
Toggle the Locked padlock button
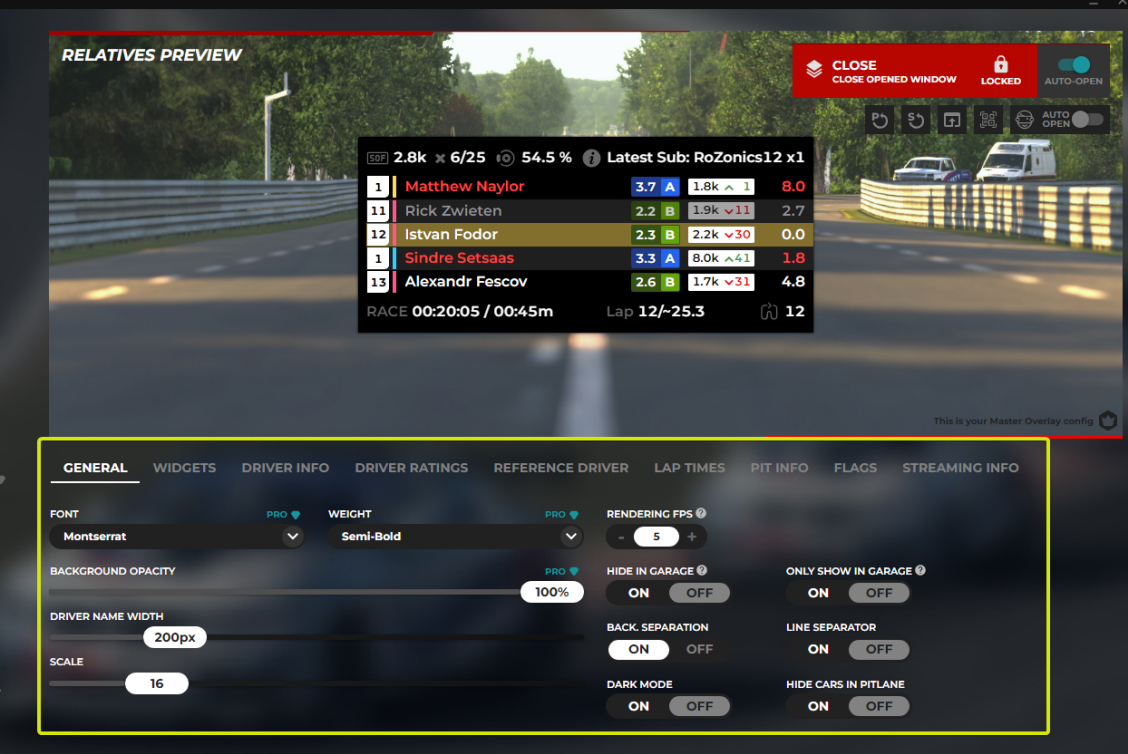click(1000, 70)
